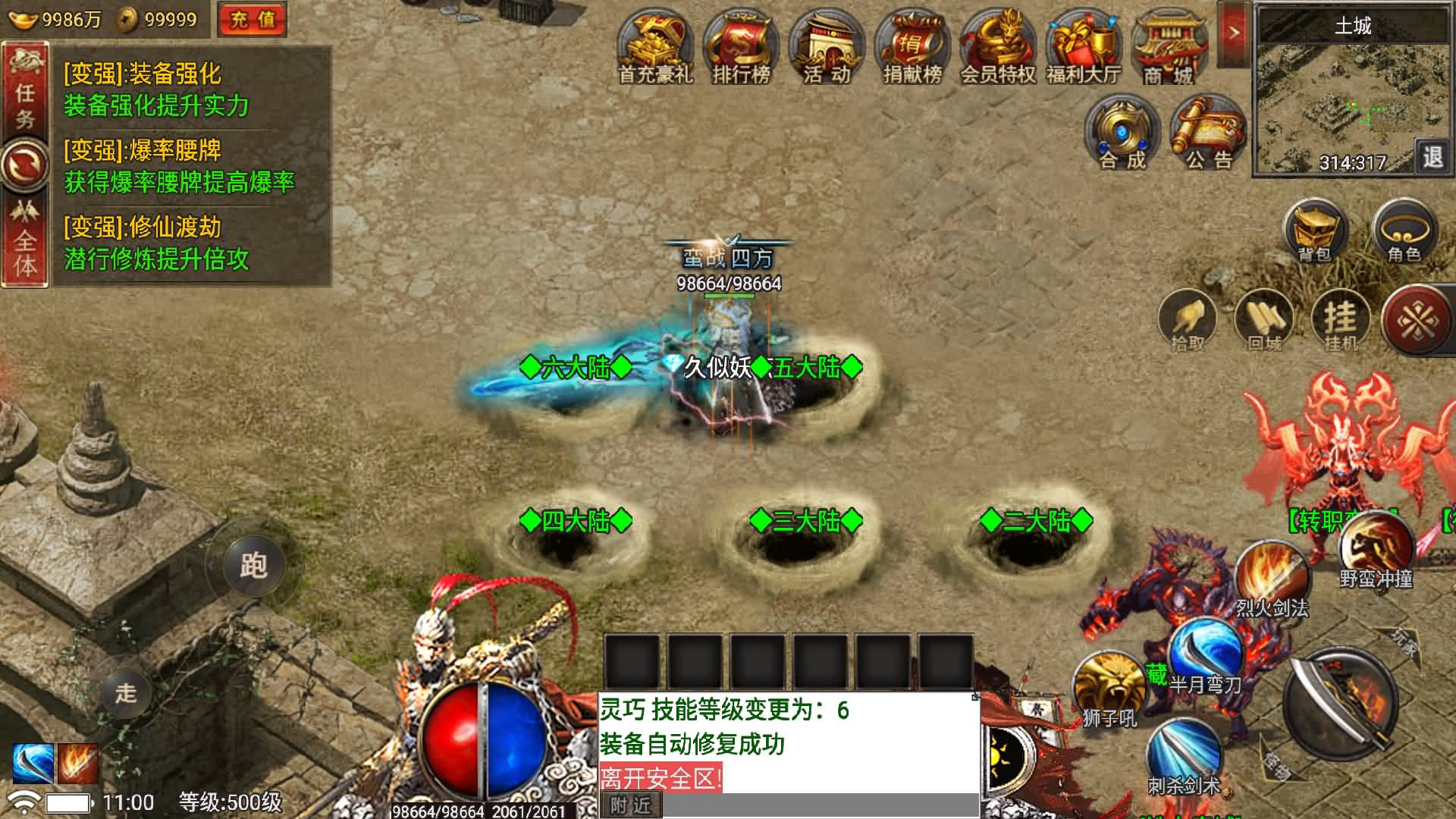Check current 活动 events
This screenshot has width=1456, height=819.
click(x=827, y=45)
